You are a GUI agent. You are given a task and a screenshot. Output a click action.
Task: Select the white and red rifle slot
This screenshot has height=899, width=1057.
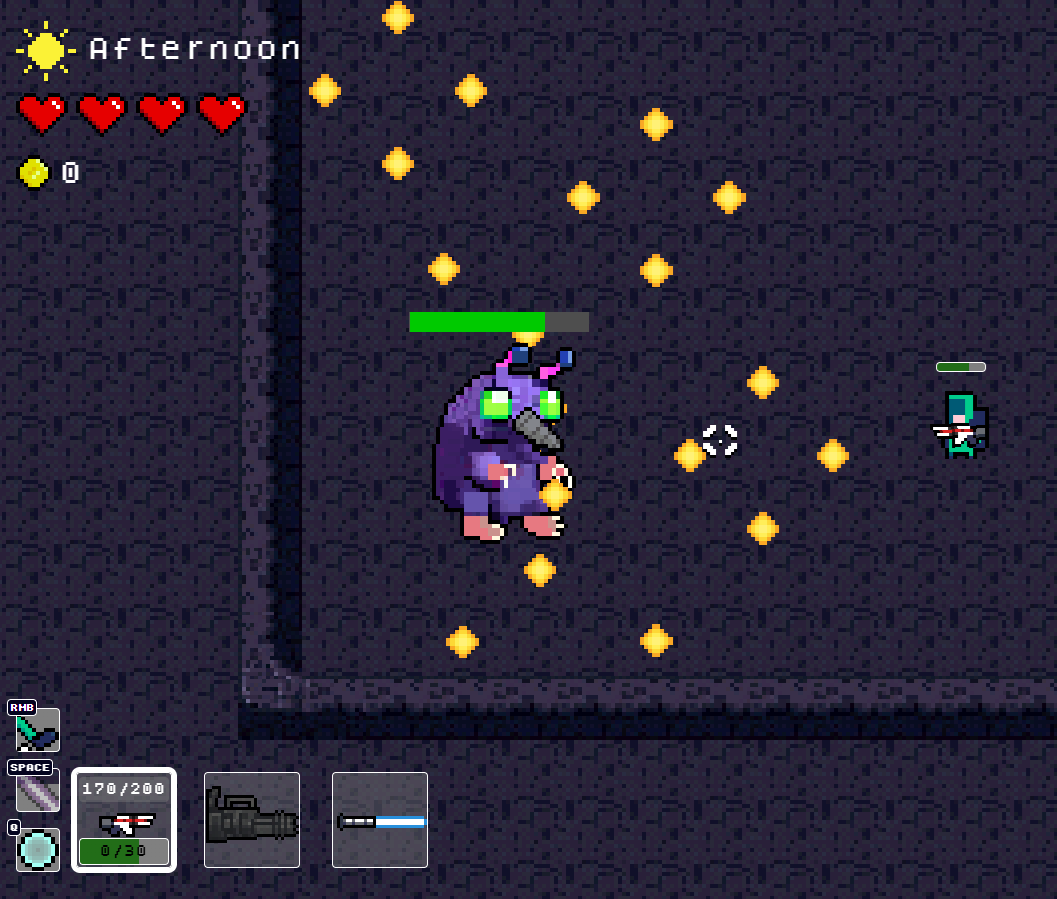click(x=124, y=820)
